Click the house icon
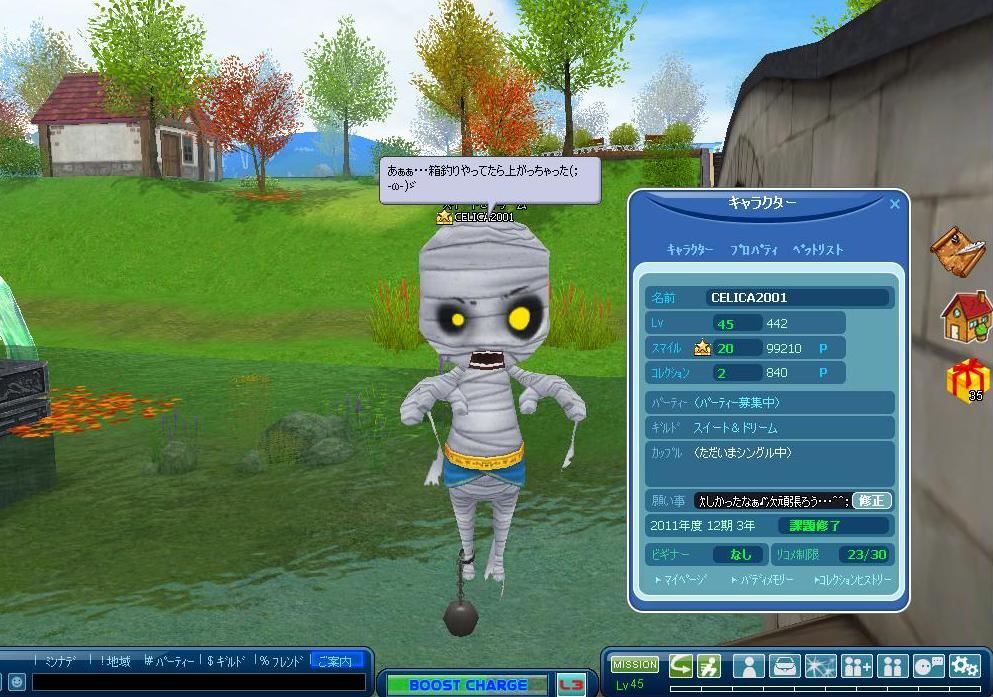This screenshot has height=697, width=993. tap(966, 316)
